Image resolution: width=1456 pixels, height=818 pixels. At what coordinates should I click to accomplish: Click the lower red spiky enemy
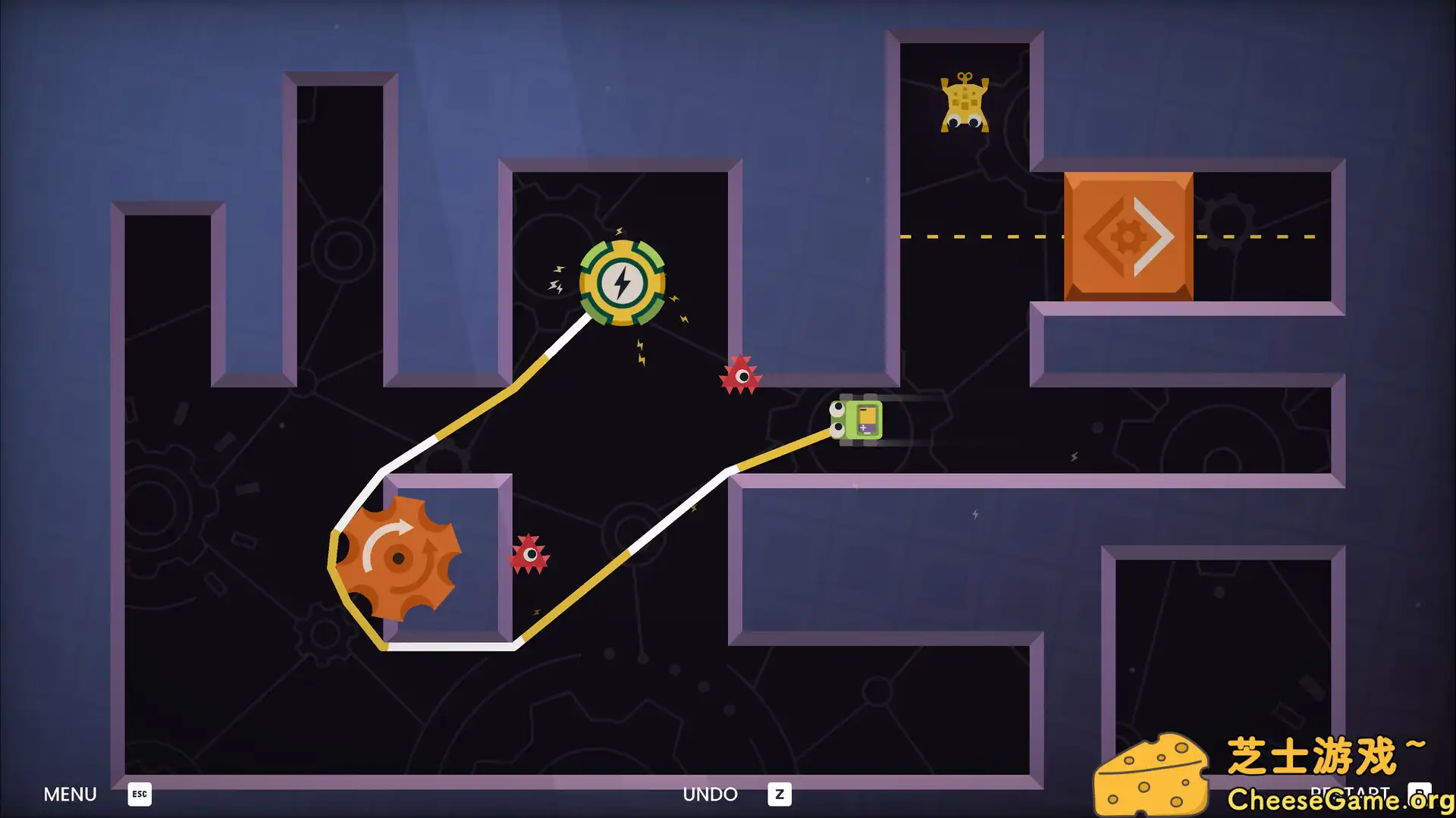pyautogui.click(x=529, y=554)
